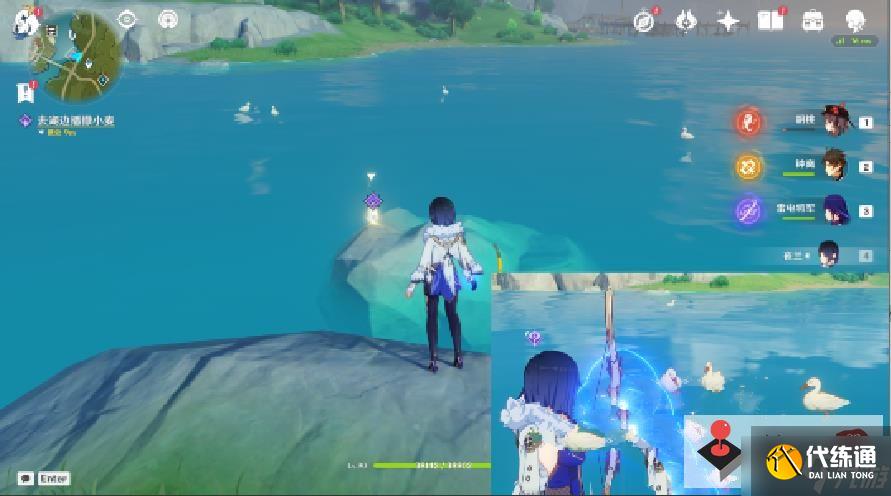This screenshot has height=496, width=891.
Task: Trigger the orange Geo elemental burst icon
Action: pyautogui.click(x=747, y=166)
